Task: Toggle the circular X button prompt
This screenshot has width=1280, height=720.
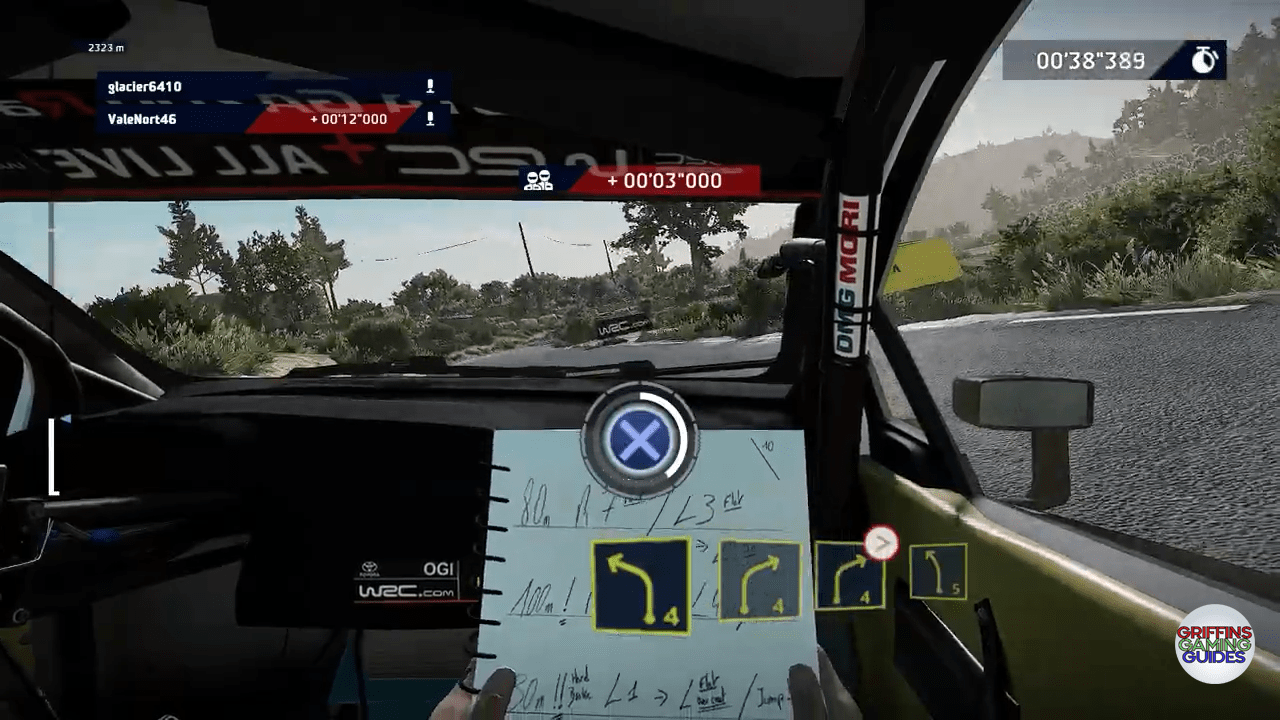Action: (x=641, y=442)
